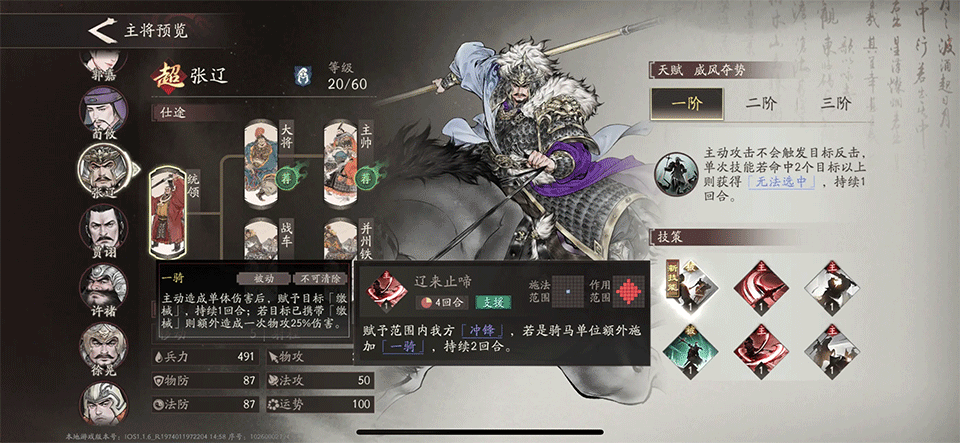Screen dimensions: 960x443
Task: Switch talent to 三阶 tab
Action: pos(835,103)
